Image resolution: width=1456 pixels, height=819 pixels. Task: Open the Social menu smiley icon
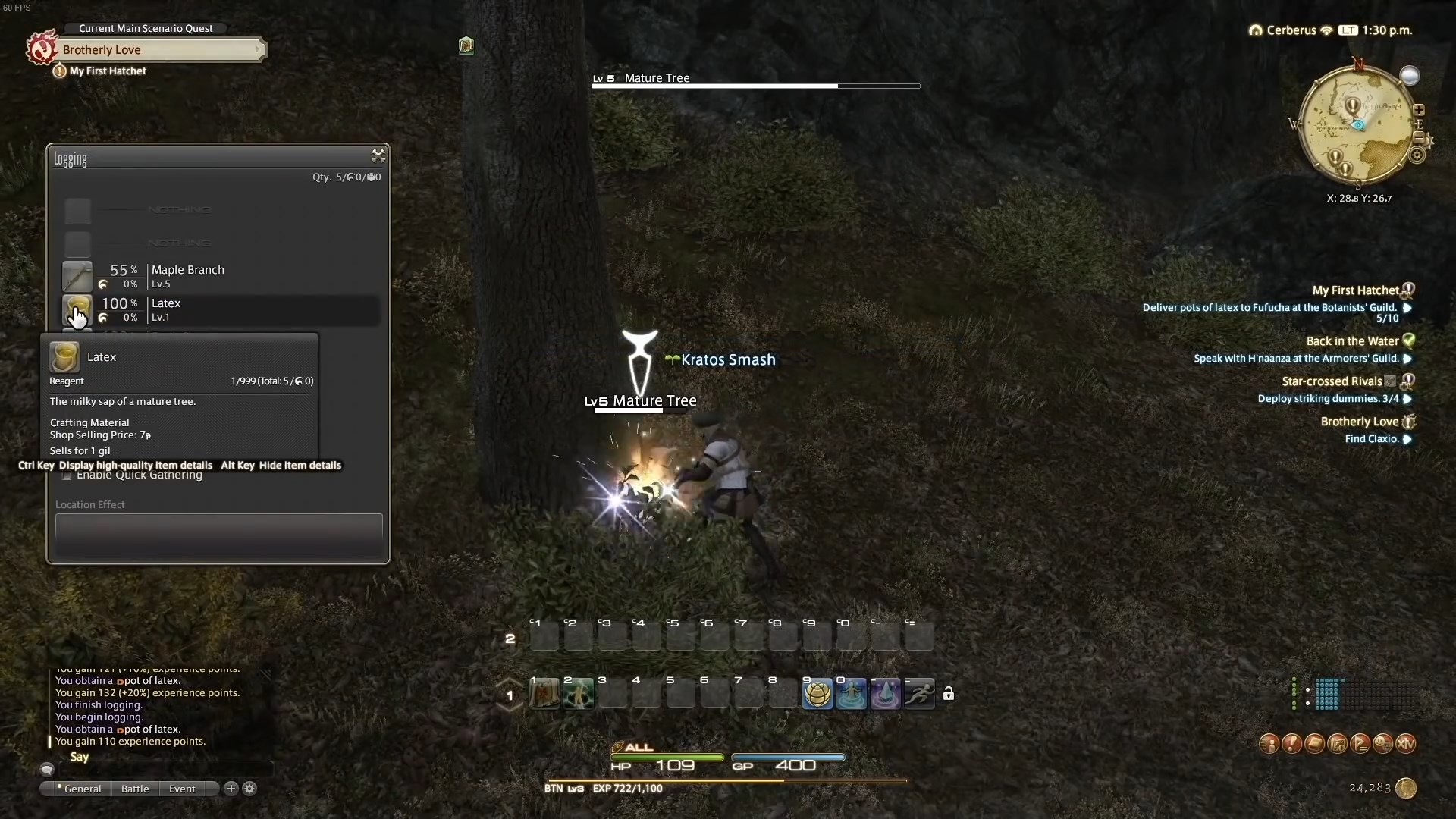coord(1382,744)
